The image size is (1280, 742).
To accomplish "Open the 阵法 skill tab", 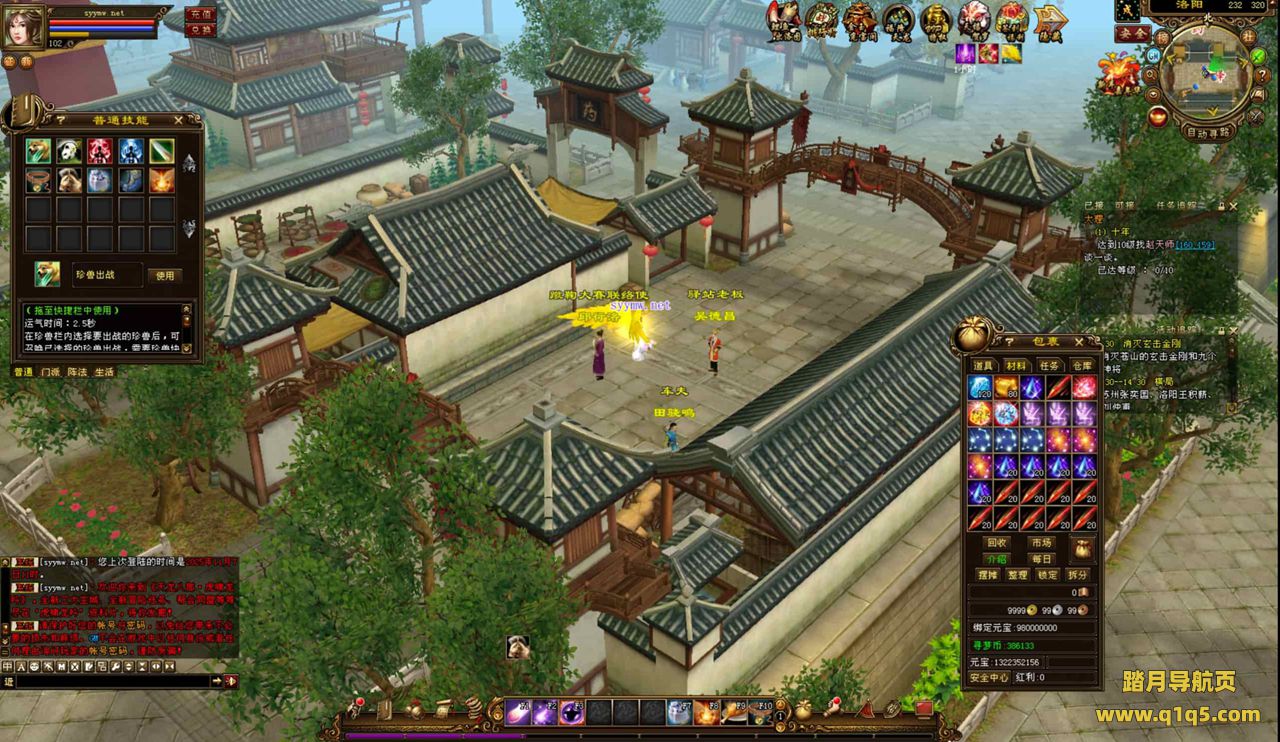I will 77,371.
